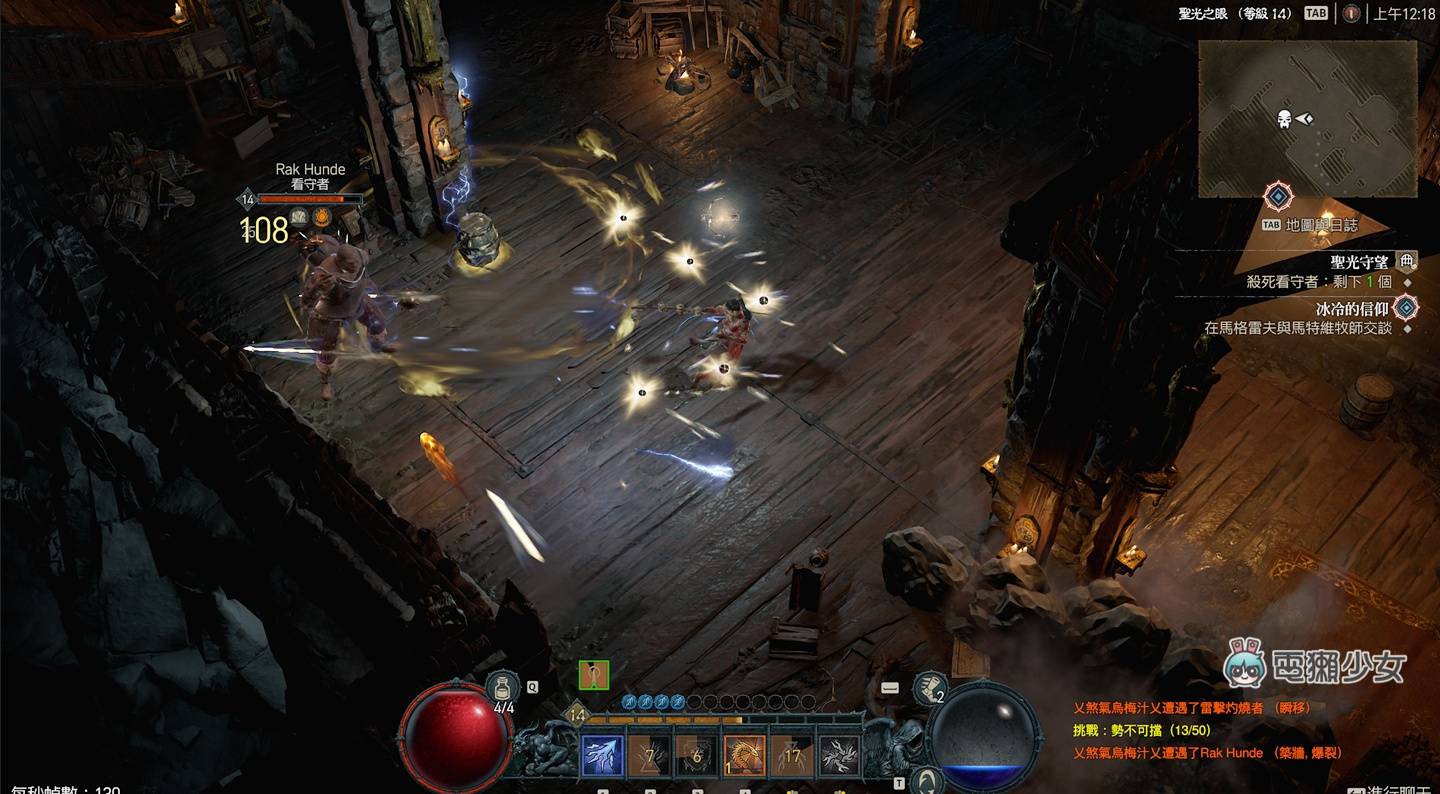Activate the white crossed-lightning skill
Viewport: 1440px width, 794px height.
[x=839, y=756]
